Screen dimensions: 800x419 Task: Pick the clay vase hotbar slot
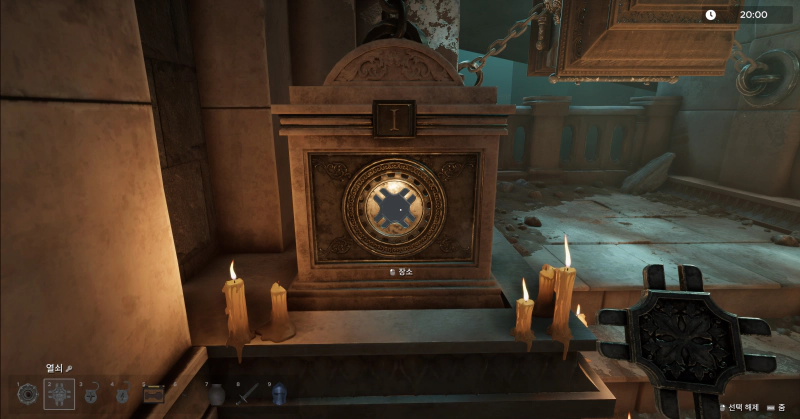(216, 395)
